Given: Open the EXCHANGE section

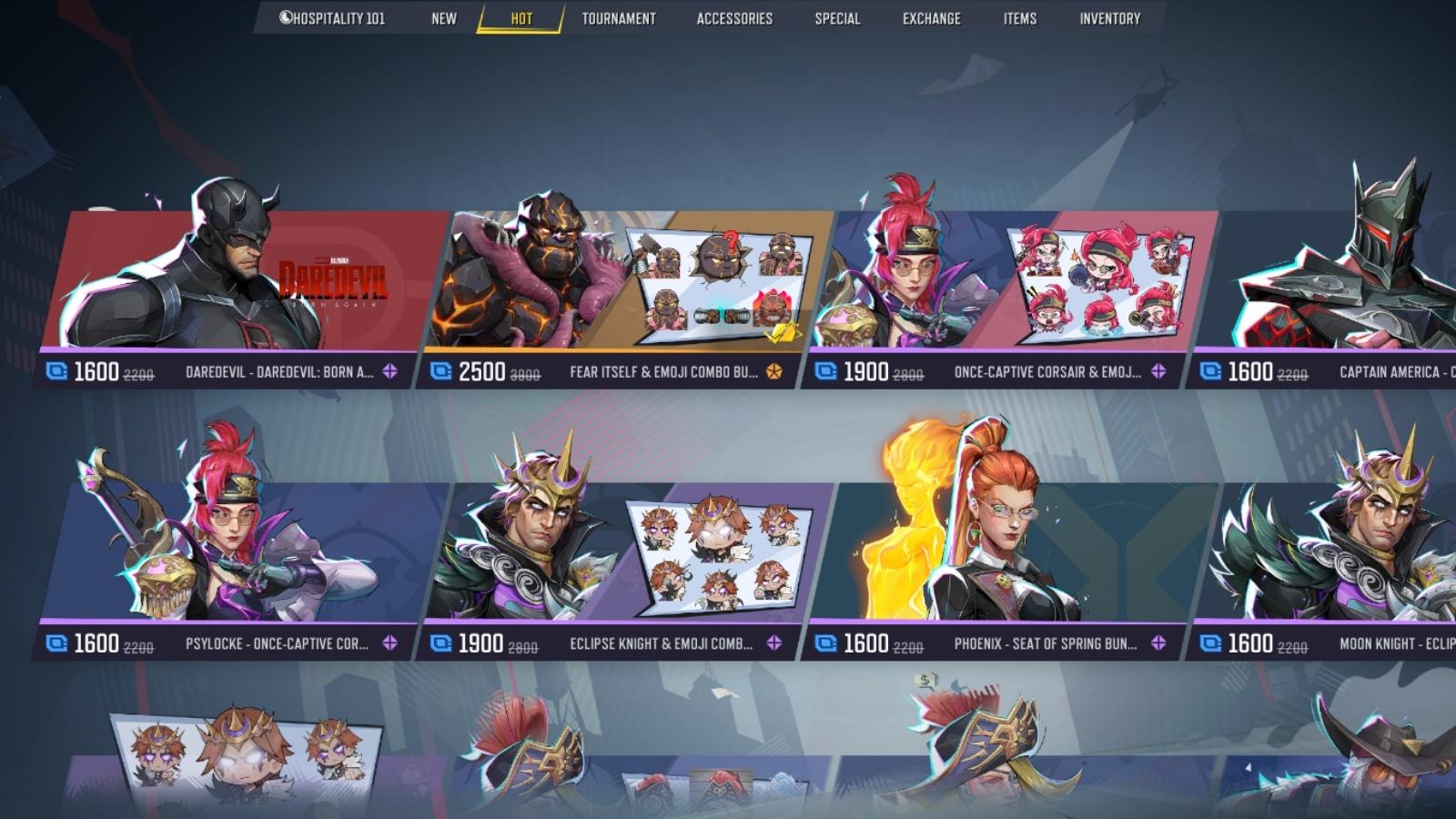Looking at the screenshot, I should pos(932,17).
